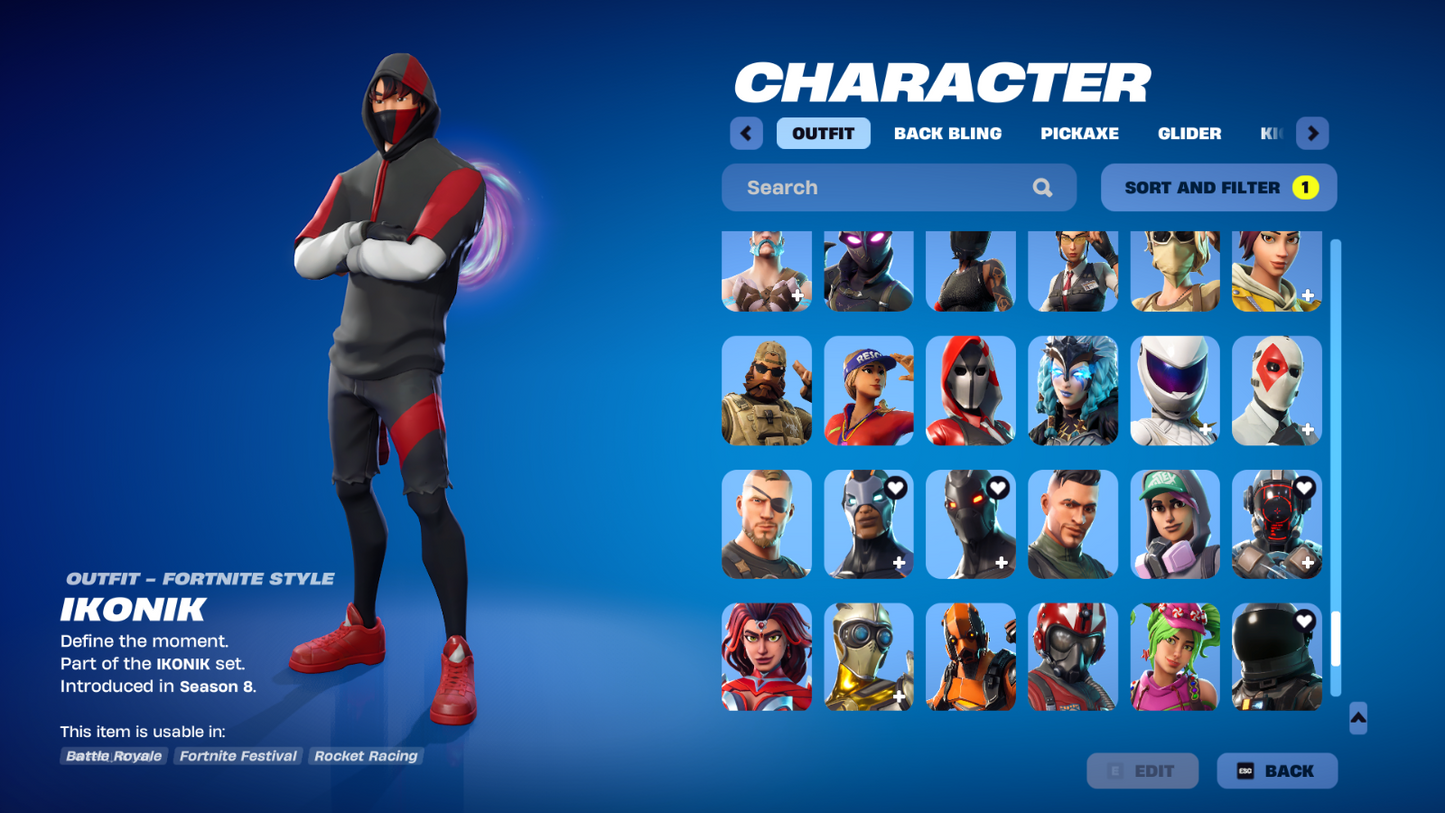Click the plus icon on the white helmet outfit
This screenshot has width=1445, height=813.
pos(1206,428)
